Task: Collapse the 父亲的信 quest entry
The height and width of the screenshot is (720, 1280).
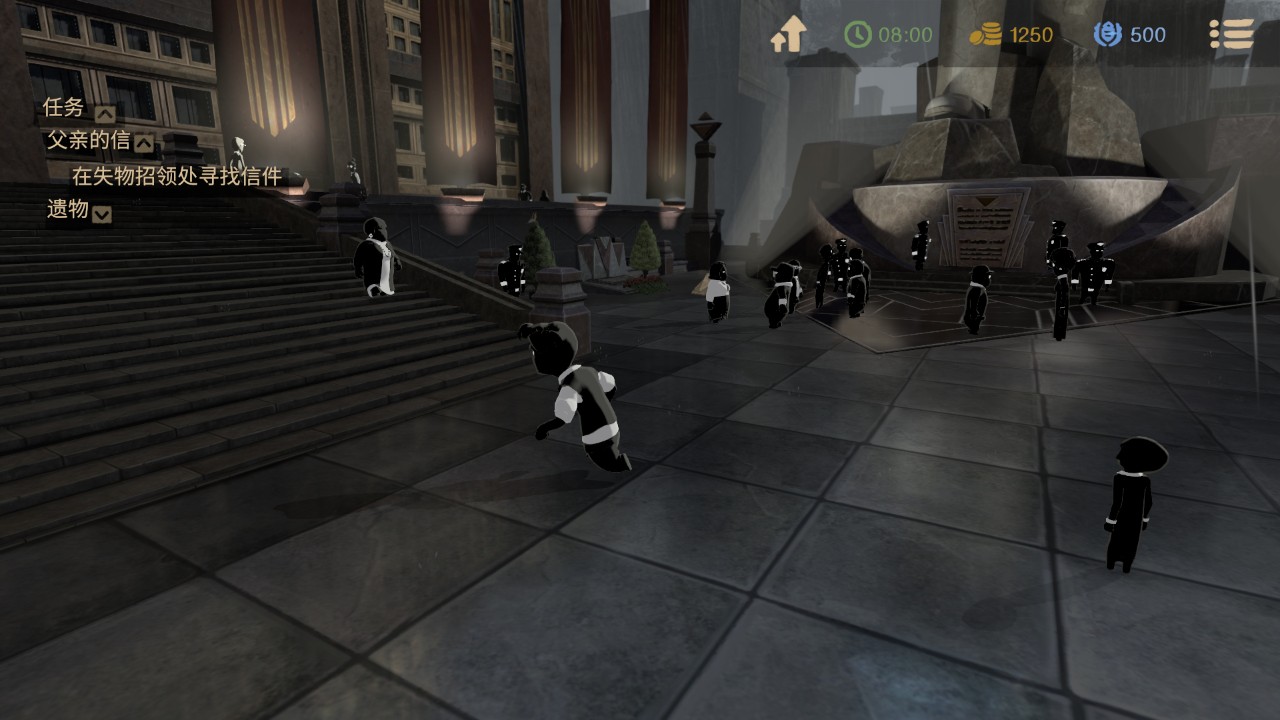Action: point(144,144)
